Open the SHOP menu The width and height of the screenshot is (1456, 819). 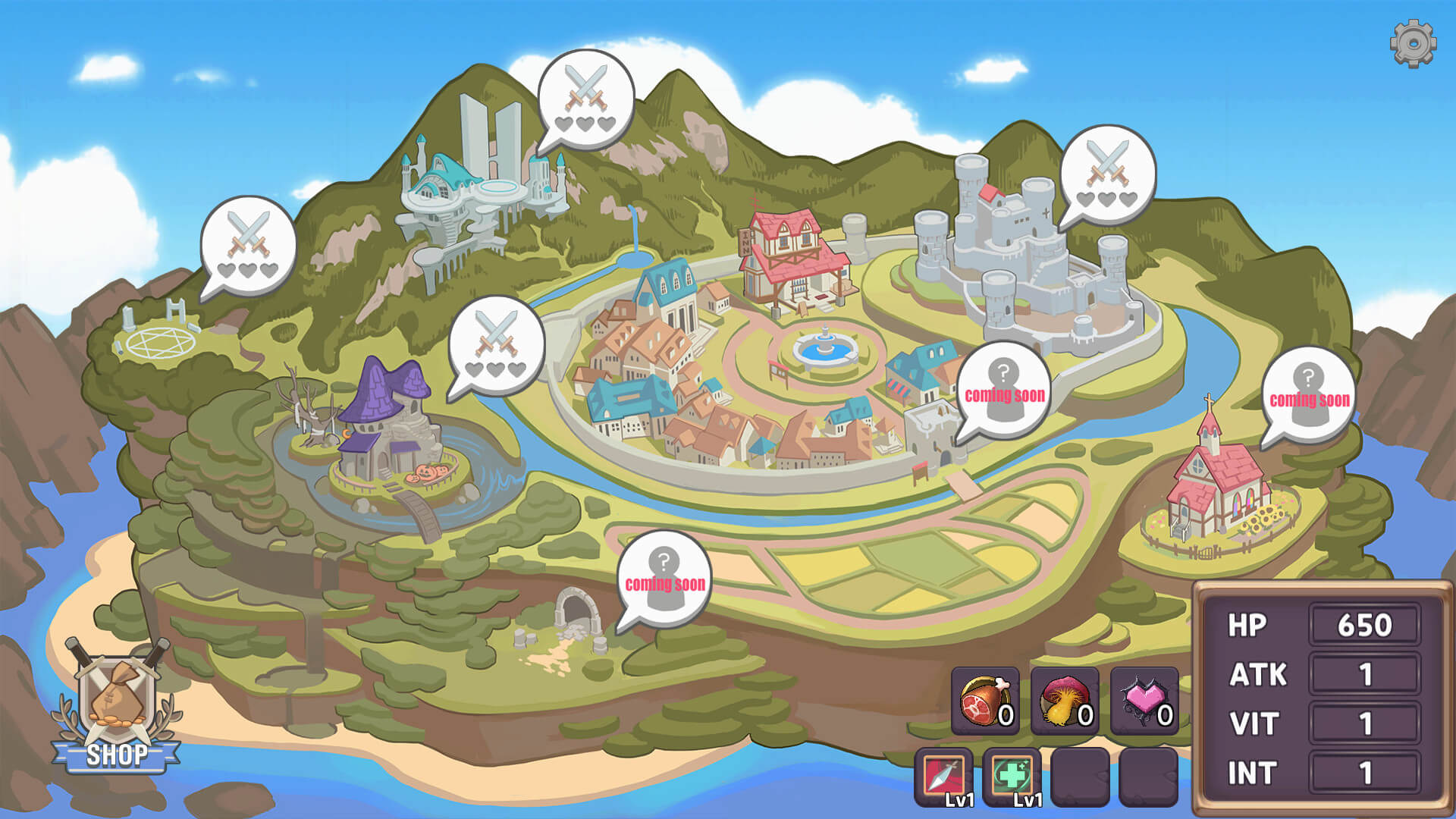pyautogui.click(x=117, y=713)
